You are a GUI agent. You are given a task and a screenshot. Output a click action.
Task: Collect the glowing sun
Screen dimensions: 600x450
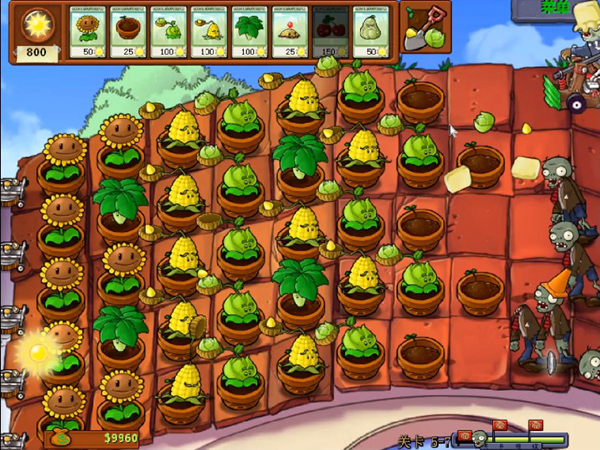38,352
